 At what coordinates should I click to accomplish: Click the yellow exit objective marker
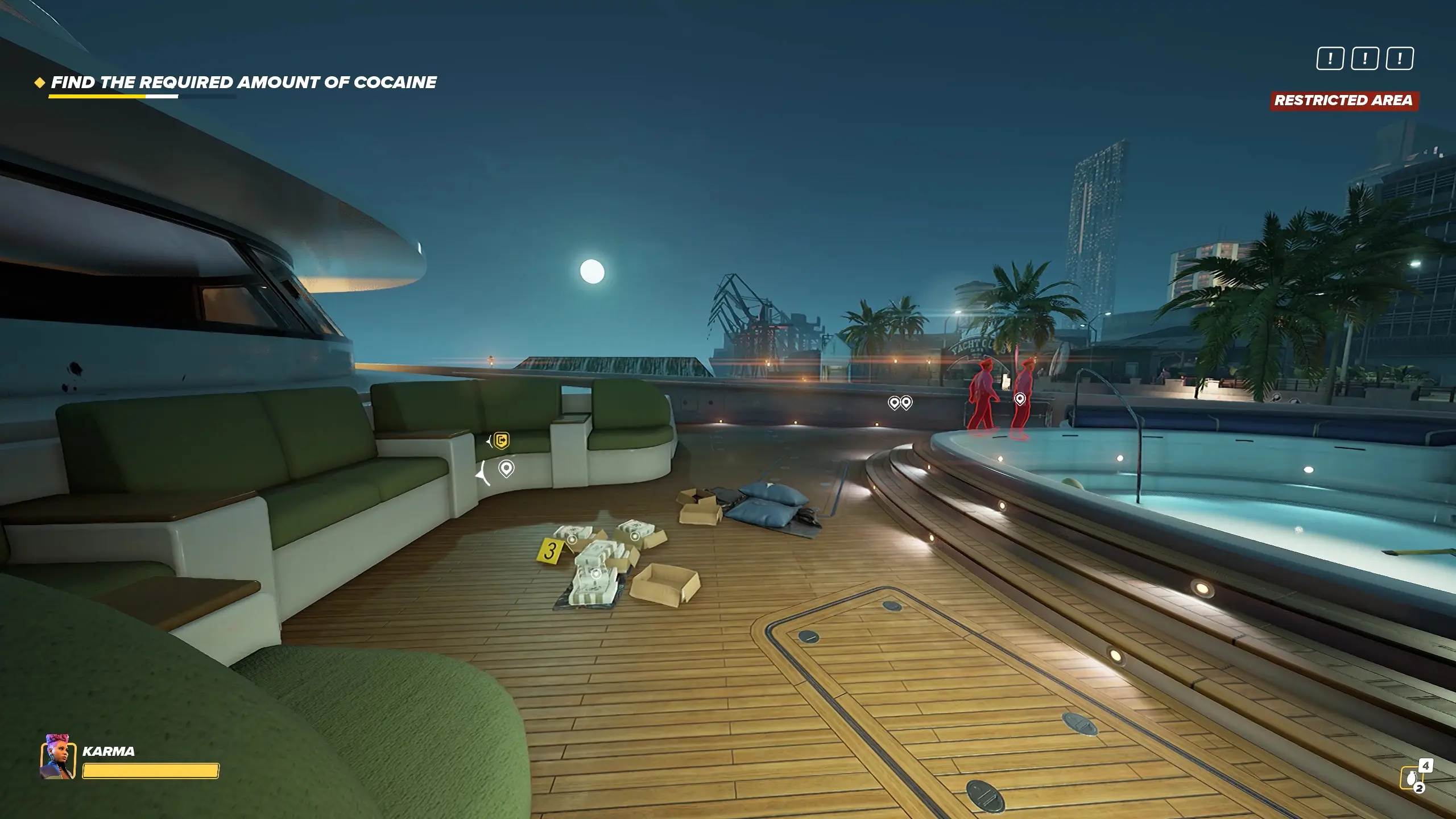coord(501,441)
